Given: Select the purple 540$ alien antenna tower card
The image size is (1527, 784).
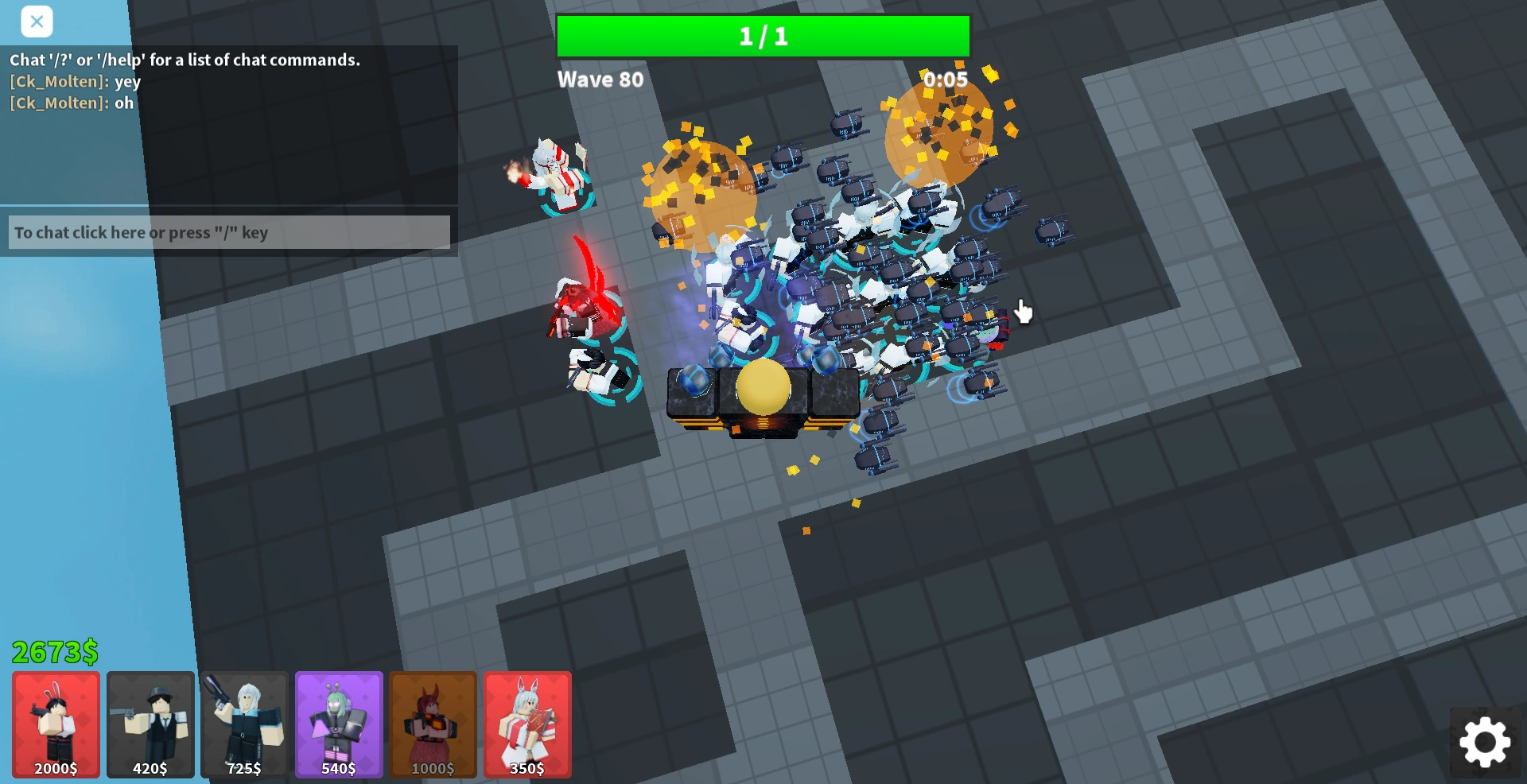Looking at the screenshot, I should (x=338, y=724).
